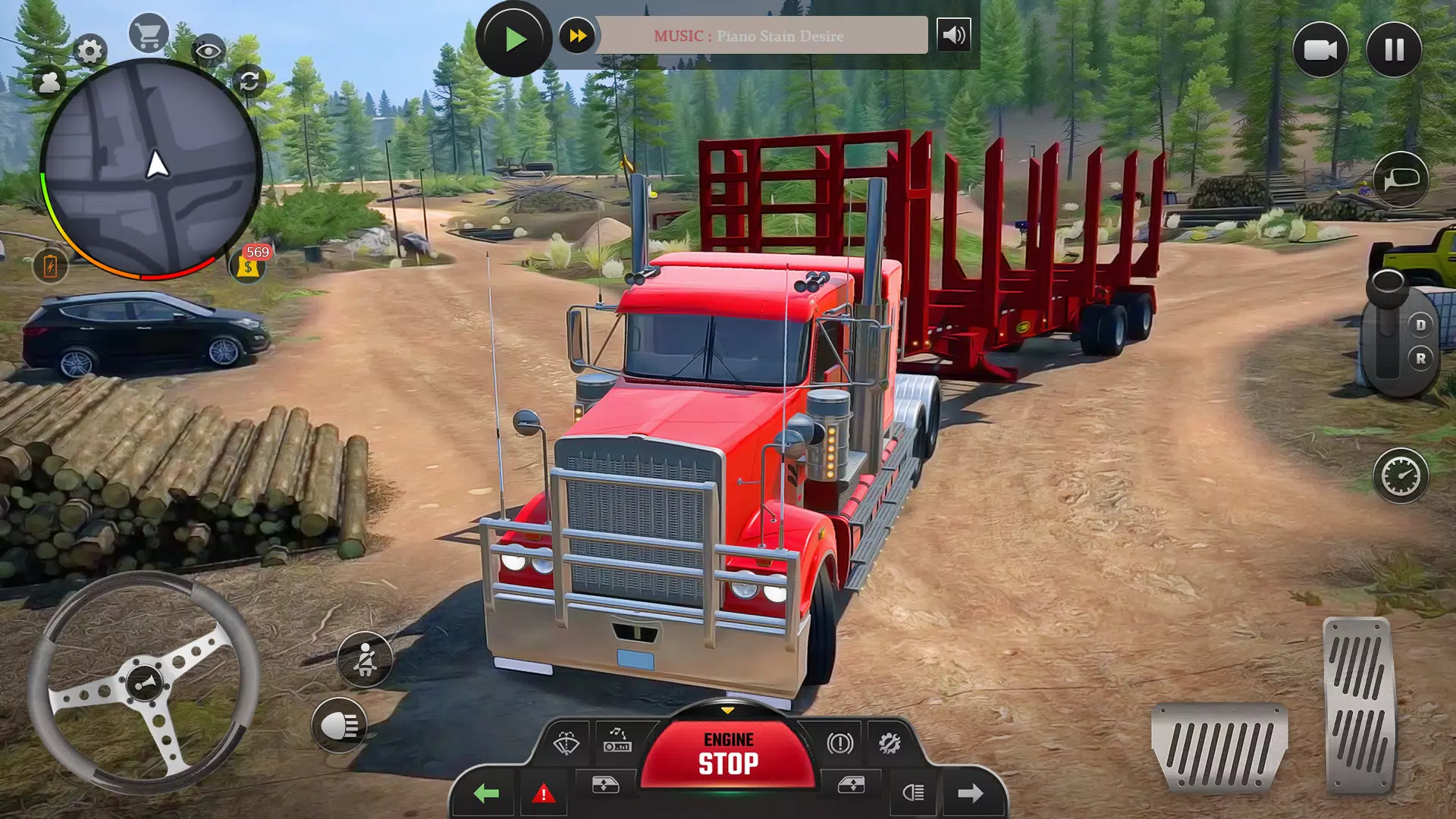Viewport: 1456px width, 819px height.
Task: Toggle the eye view icon
Action: [208, 52]
